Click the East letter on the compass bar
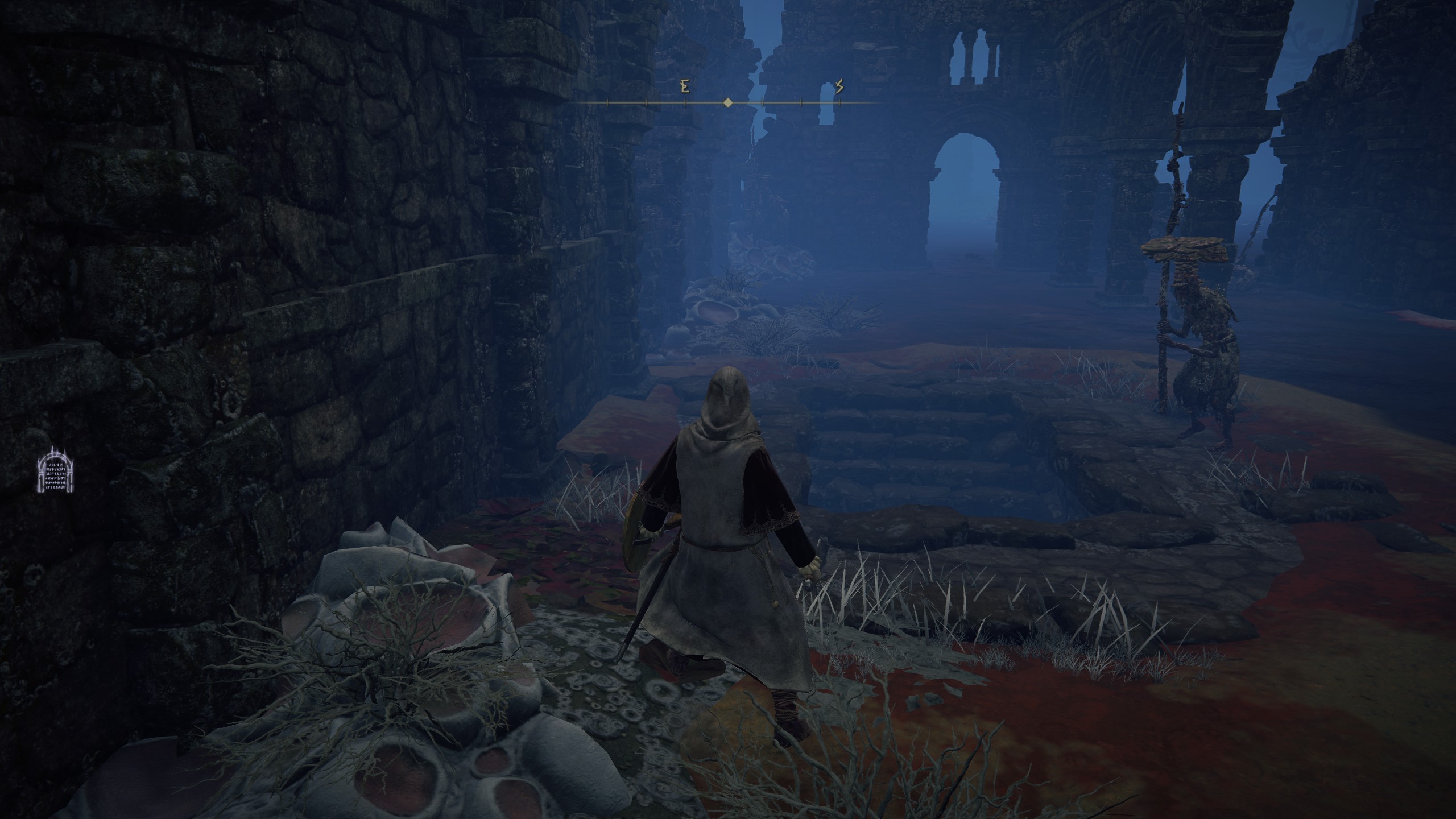Viewport: 1456px width, 819px height. pos(685,87)
